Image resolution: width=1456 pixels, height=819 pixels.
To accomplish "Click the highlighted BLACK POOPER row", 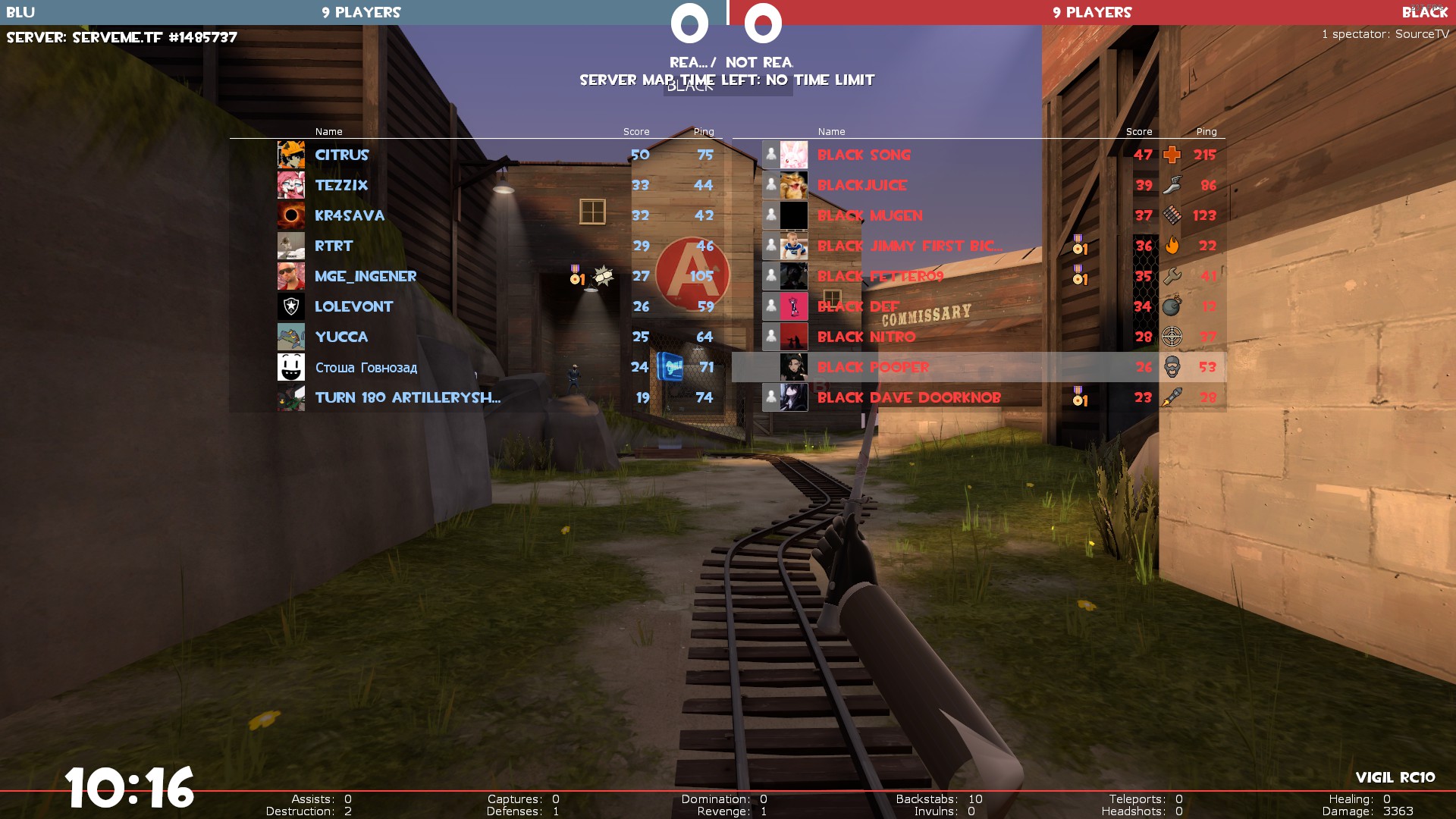I will point(873,367).
